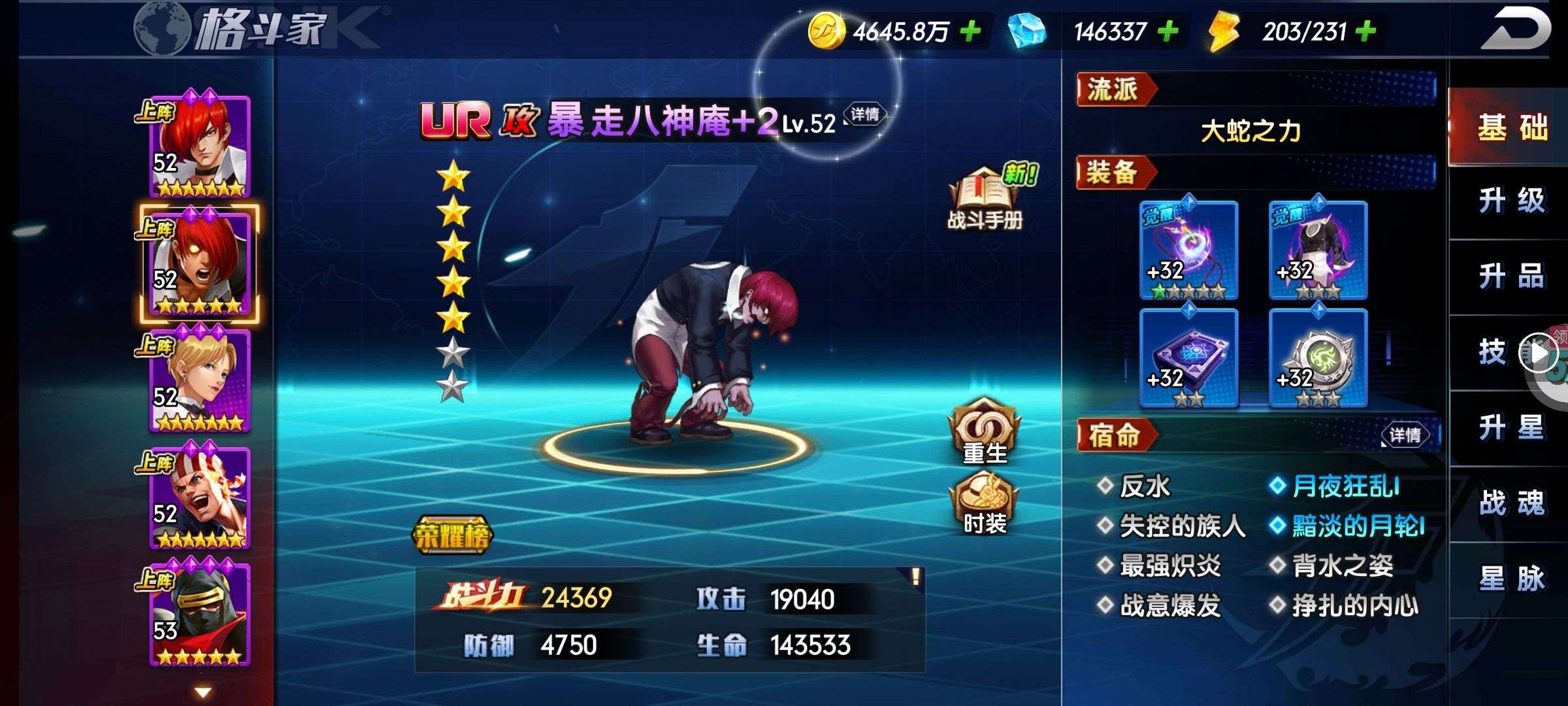Select the awakened jacket equipment slot
This screenshot has width=1568, height=706.
pyautogui.click(x=1318, y=250)
